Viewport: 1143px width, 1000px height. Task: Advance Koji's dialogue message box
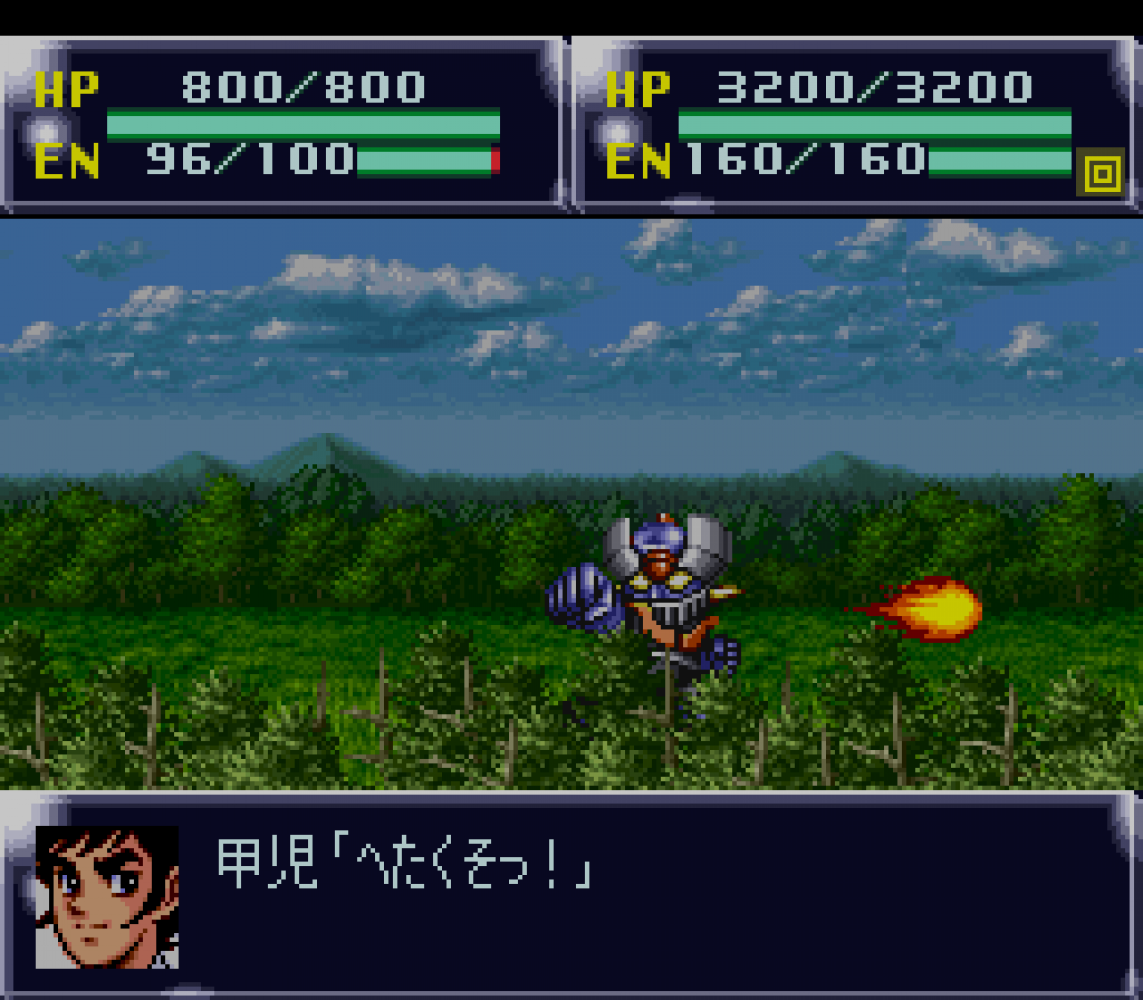640,895
